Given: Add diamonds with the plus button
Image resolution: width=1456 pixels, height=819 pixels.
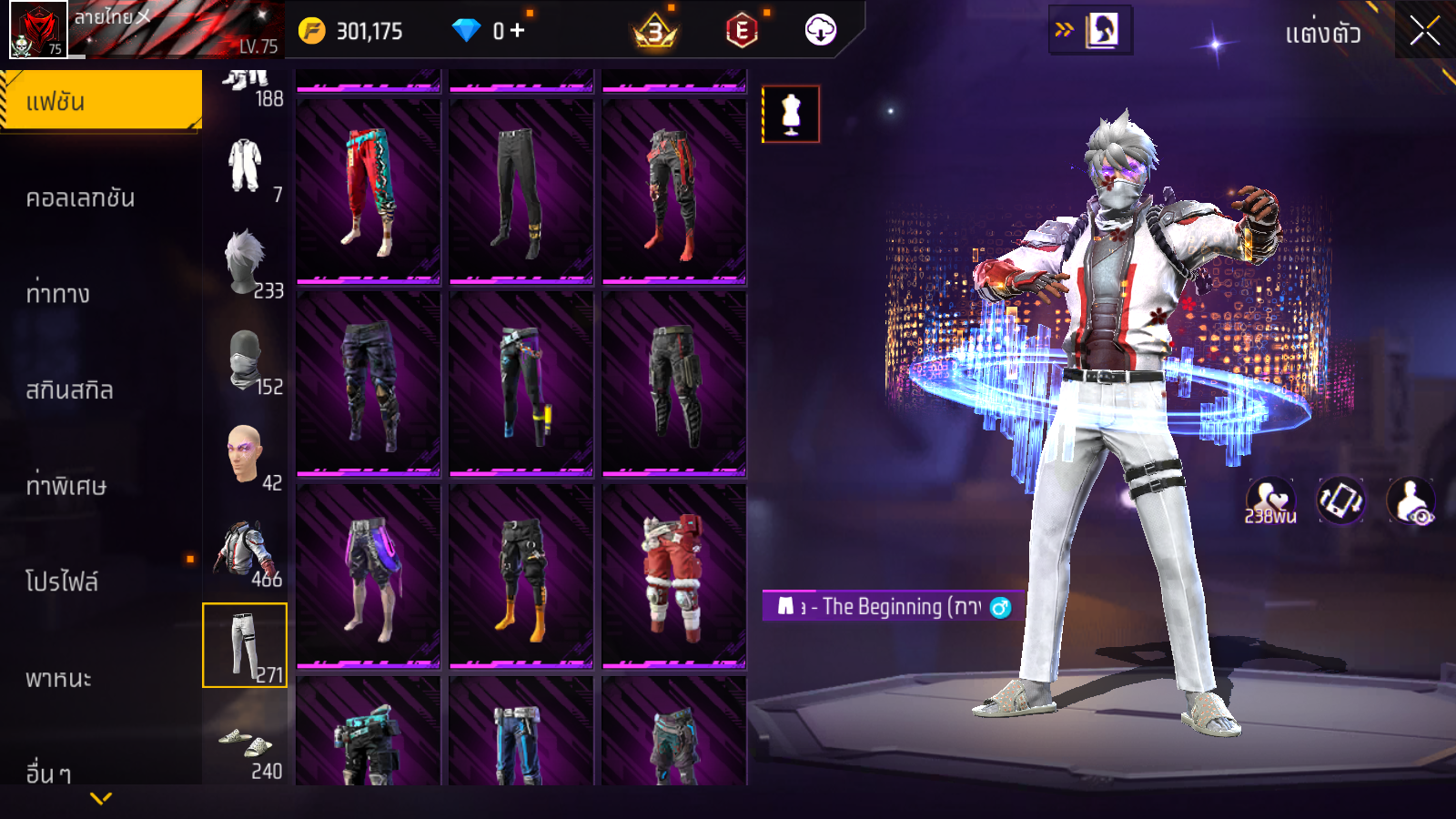Looking at the screenshot, I should 517,31.
